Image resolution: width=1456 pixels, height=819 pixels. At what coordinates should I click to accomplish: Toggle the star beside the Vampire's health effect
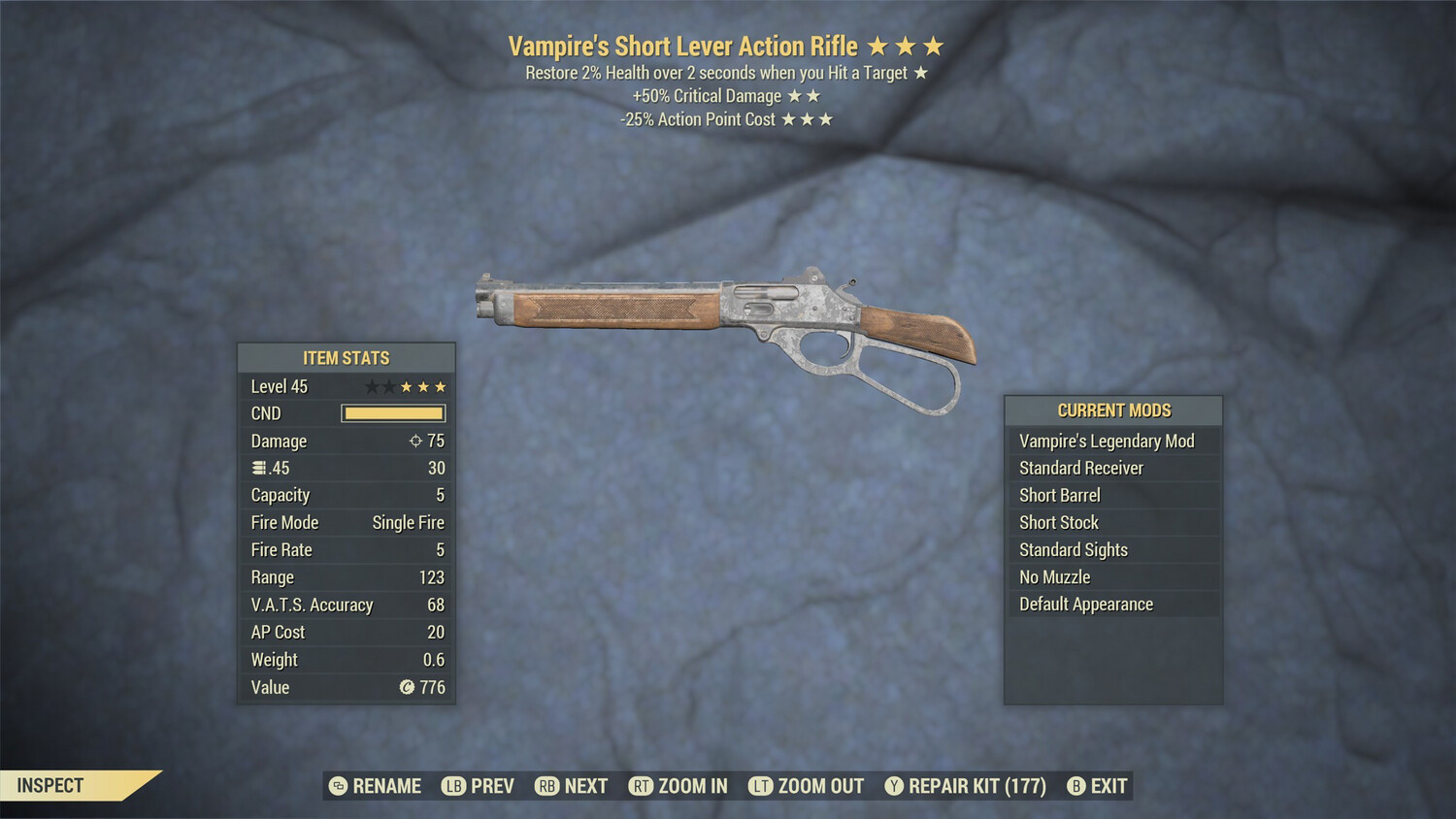(x=920, y=72)
